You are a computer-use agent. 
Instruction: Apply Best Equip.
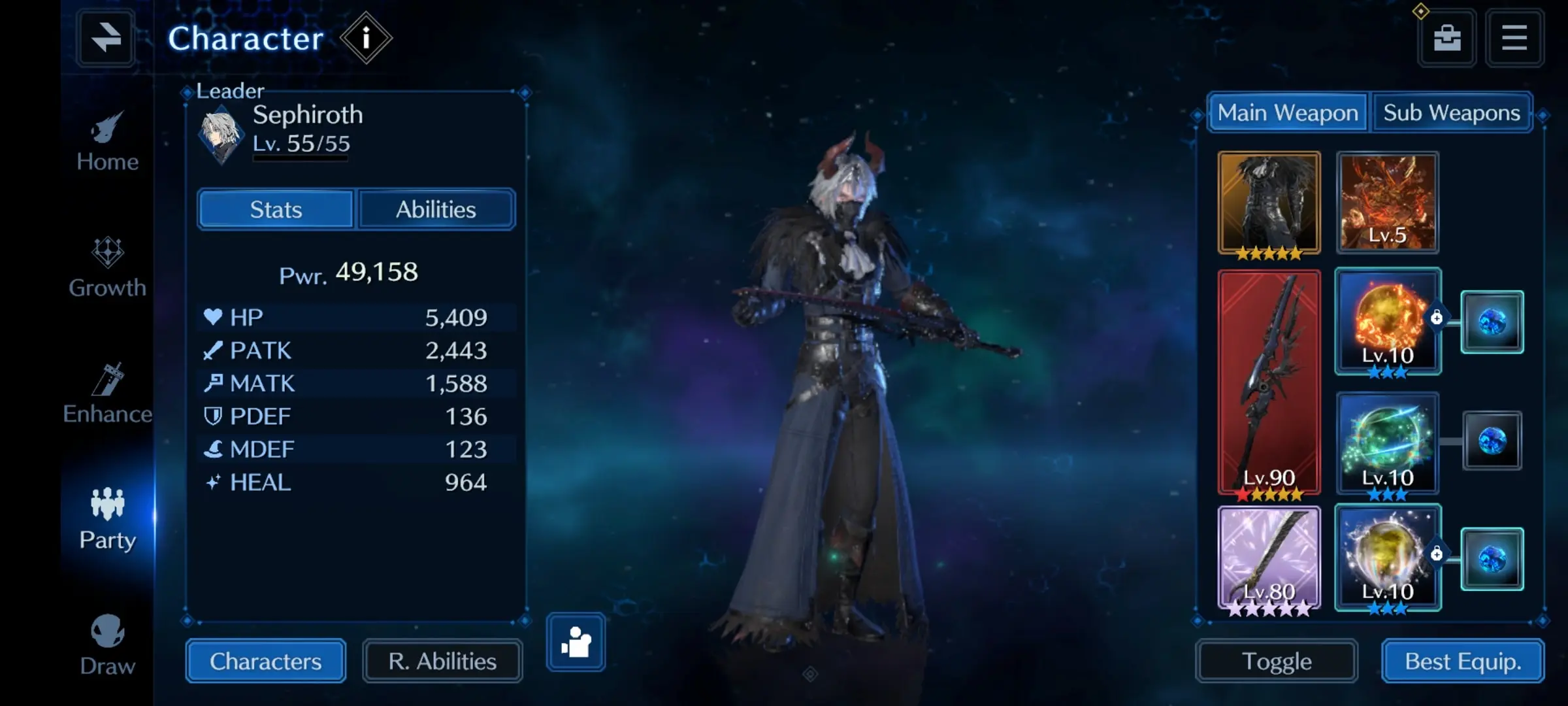pos(1463,662)
